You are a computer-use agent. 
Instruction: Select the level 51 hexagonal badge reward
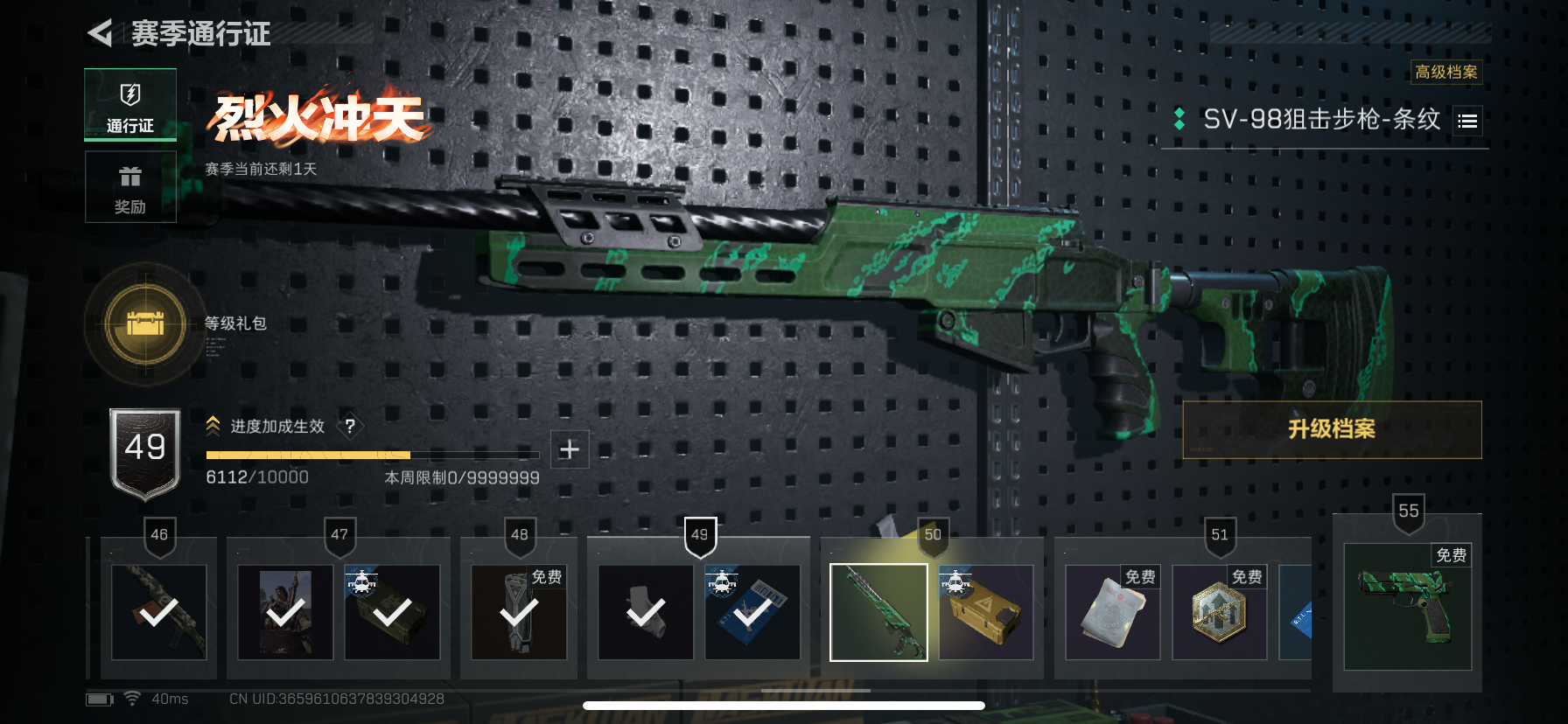click(x=1219, y=612)
